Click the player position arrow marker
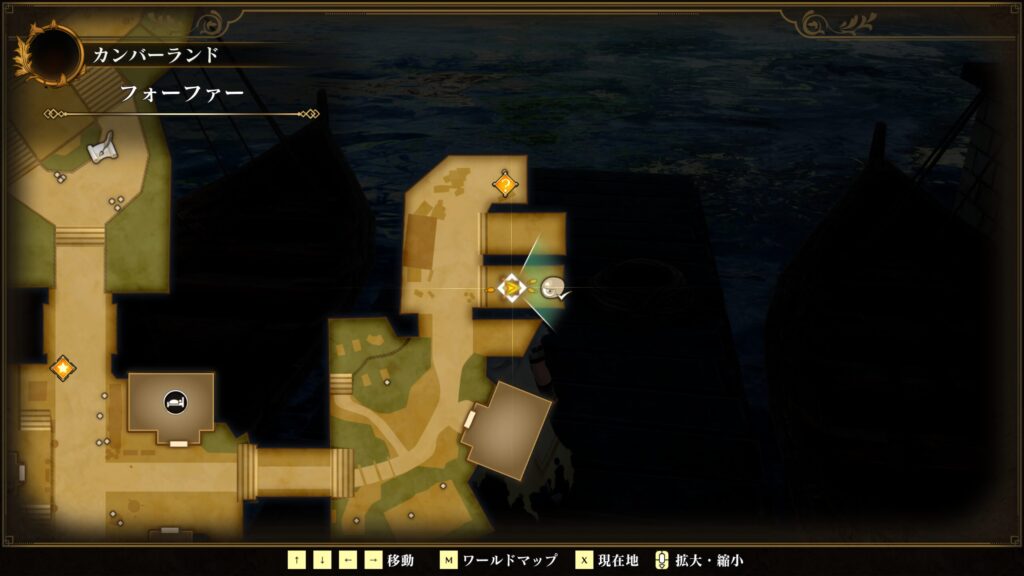Viewport: 1024px width, 576px height. (x=512, y=289)
